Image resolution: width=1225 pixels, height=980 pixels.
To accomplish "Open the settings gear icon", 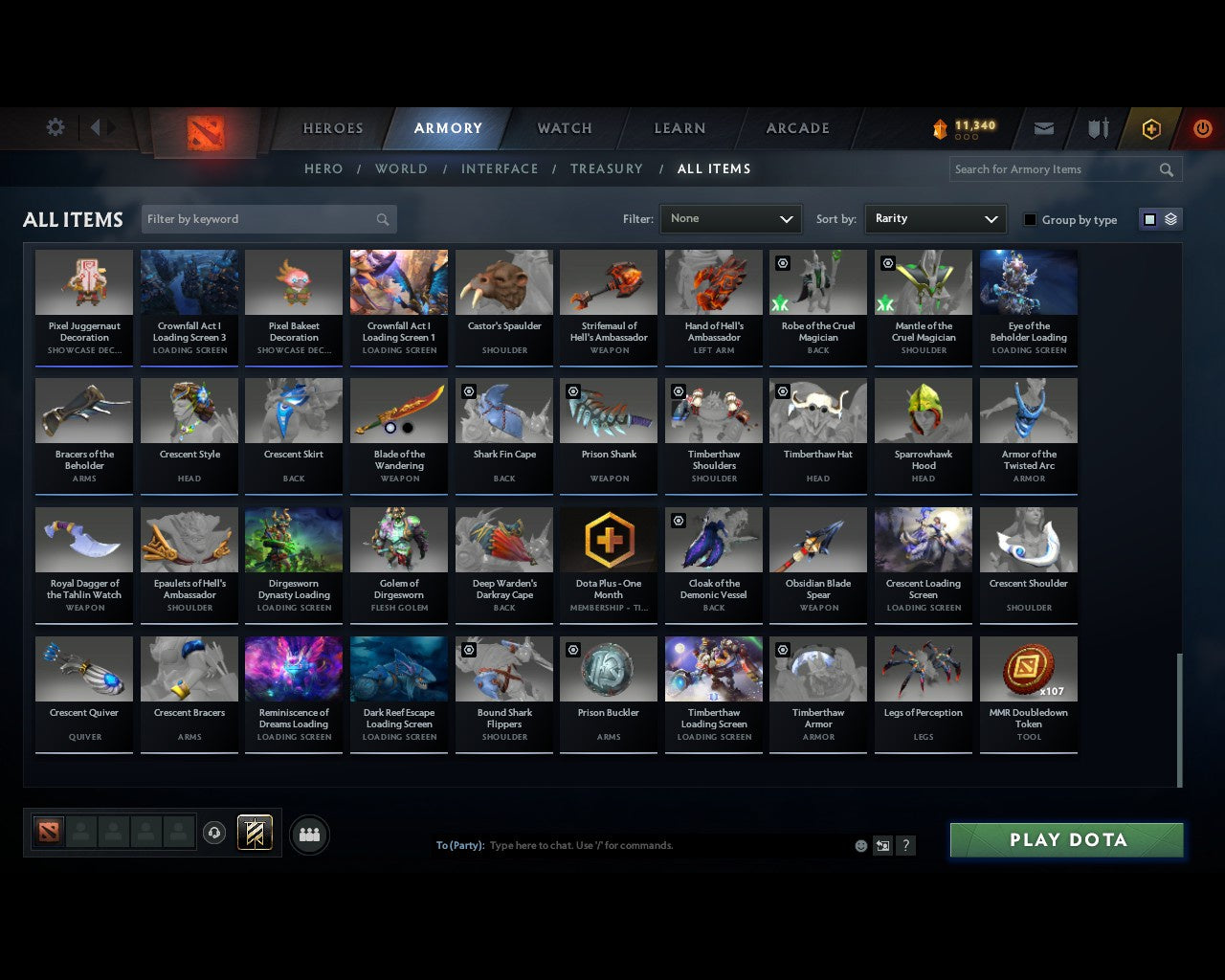I will tap(55, 127).
